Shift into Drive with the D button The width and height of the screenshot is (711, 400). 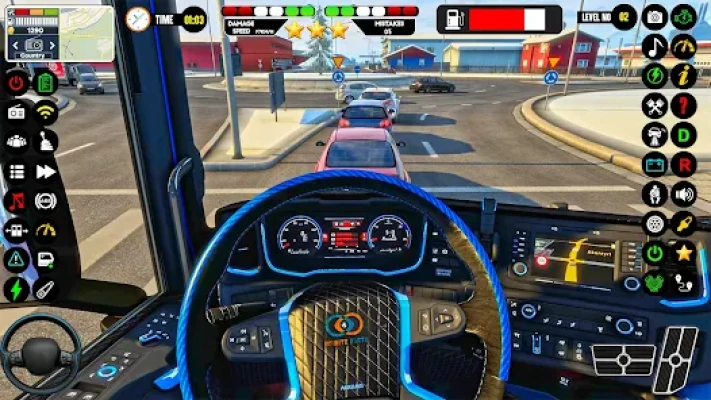pyautogui.click(x=684, y=135)
